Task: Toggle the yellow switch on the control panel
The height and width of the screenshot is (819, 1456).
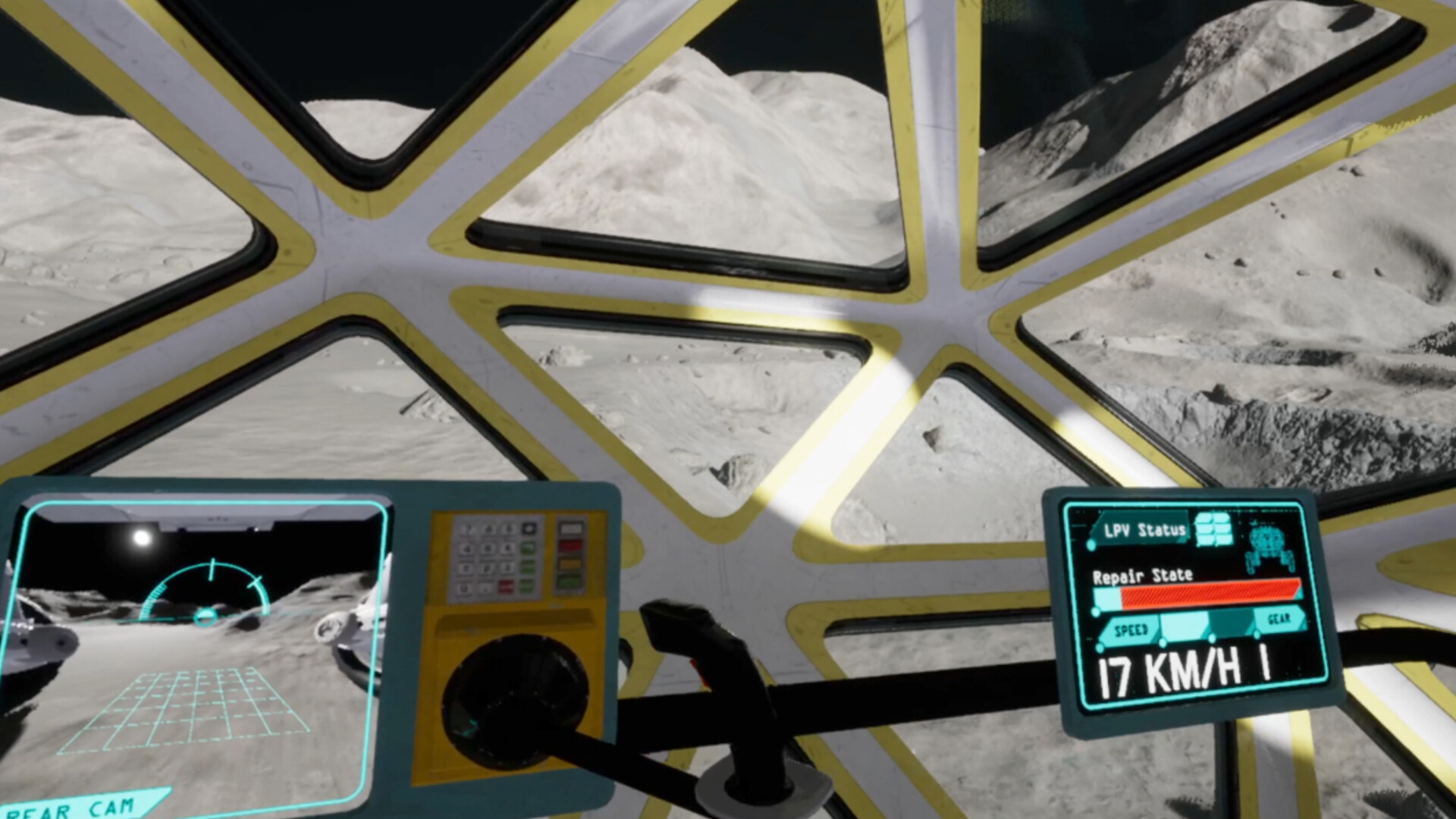Action: pos(571,565)
